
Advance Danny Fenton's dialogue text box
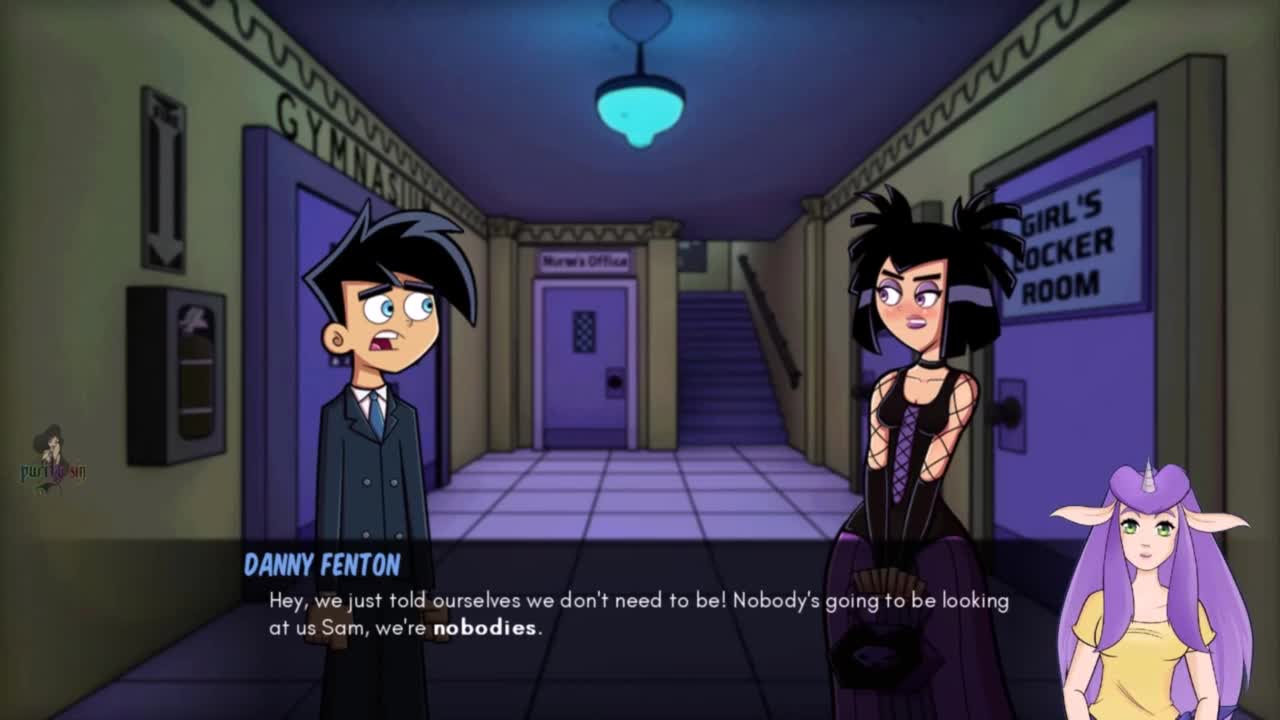[640, 614]
